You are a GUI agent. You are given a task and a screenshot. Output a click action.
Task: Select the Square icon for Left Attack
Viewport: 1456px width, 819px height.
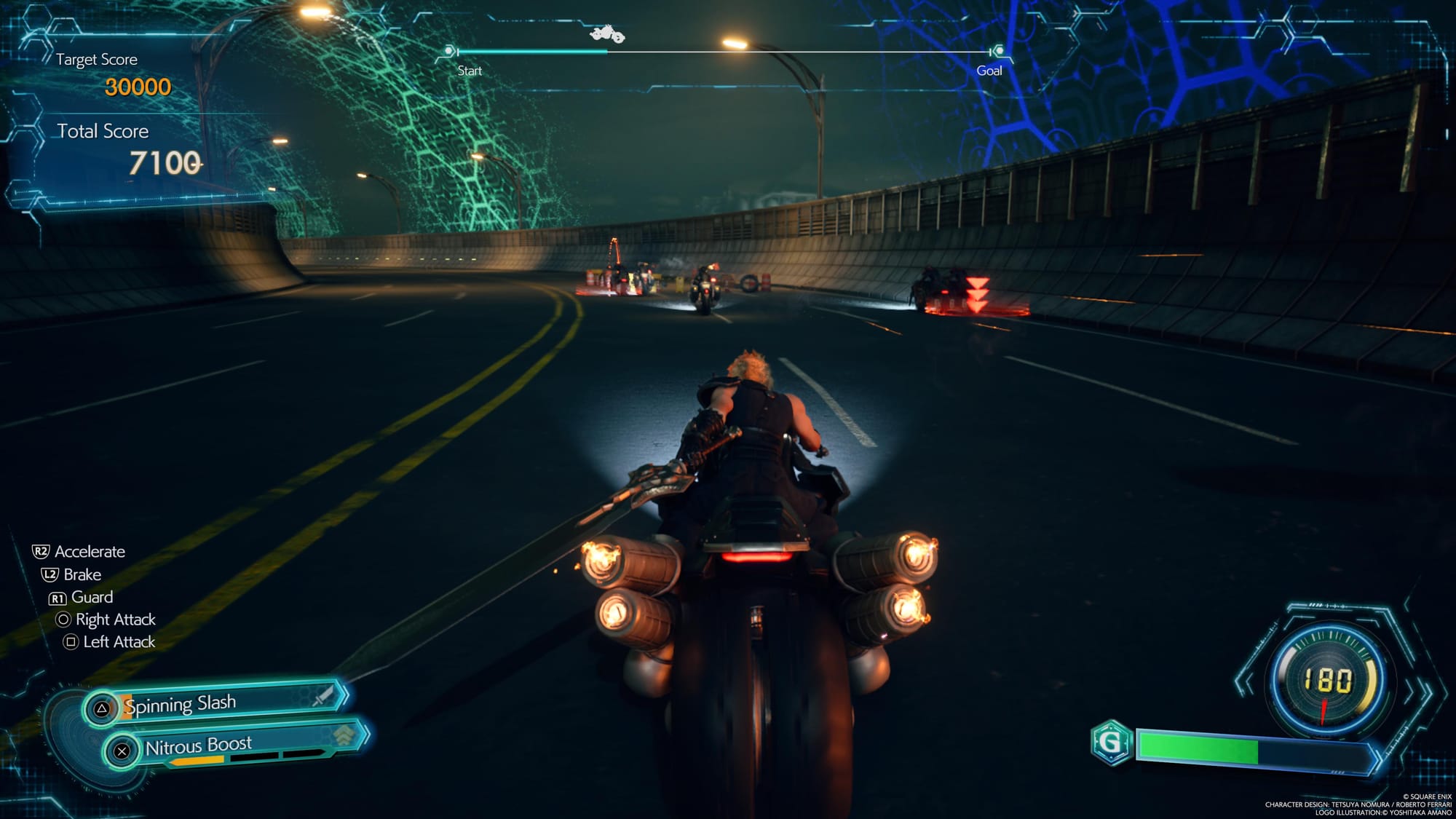[x=70, y=642]
